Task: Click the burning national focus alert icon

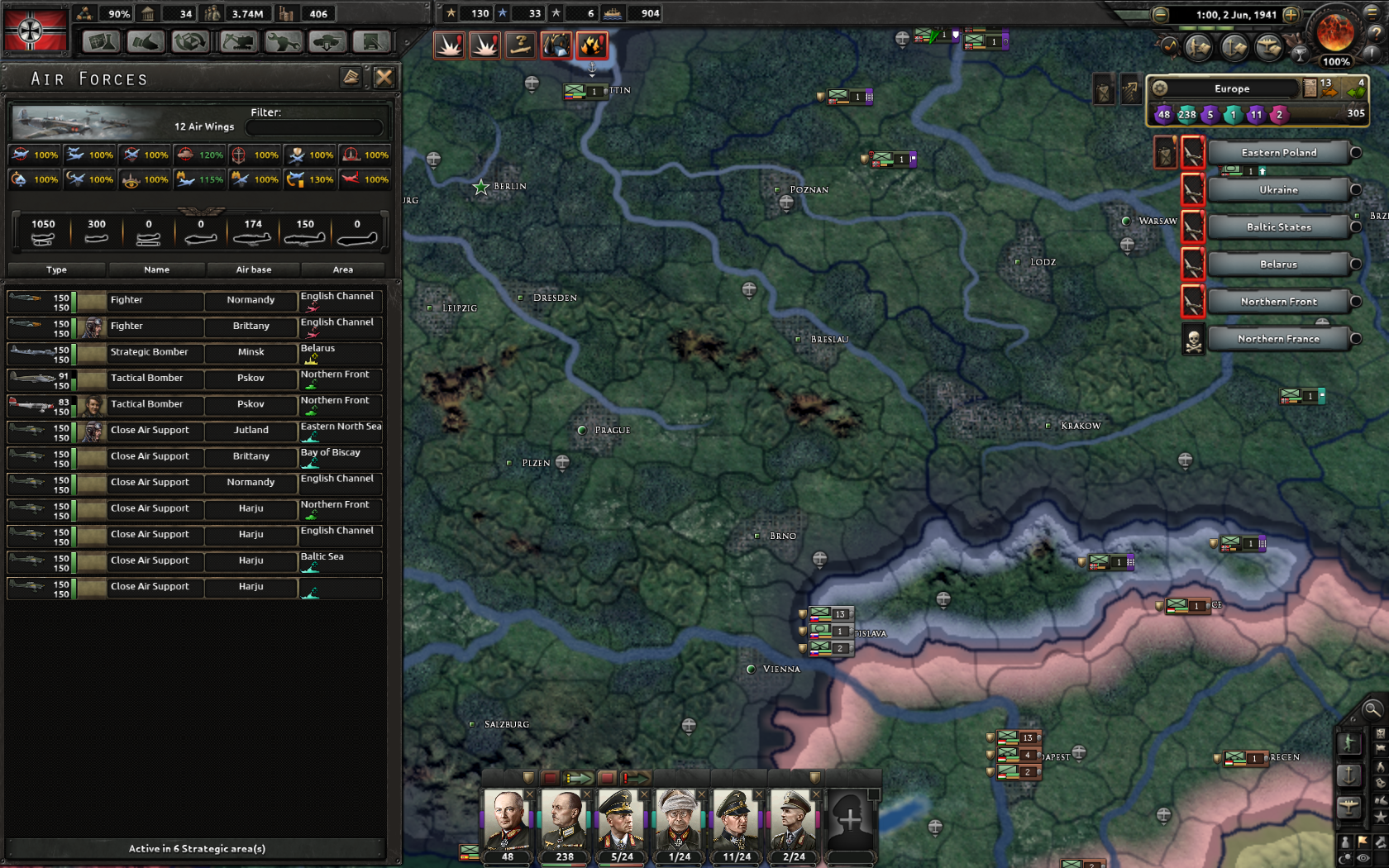Action: [590, 45]
